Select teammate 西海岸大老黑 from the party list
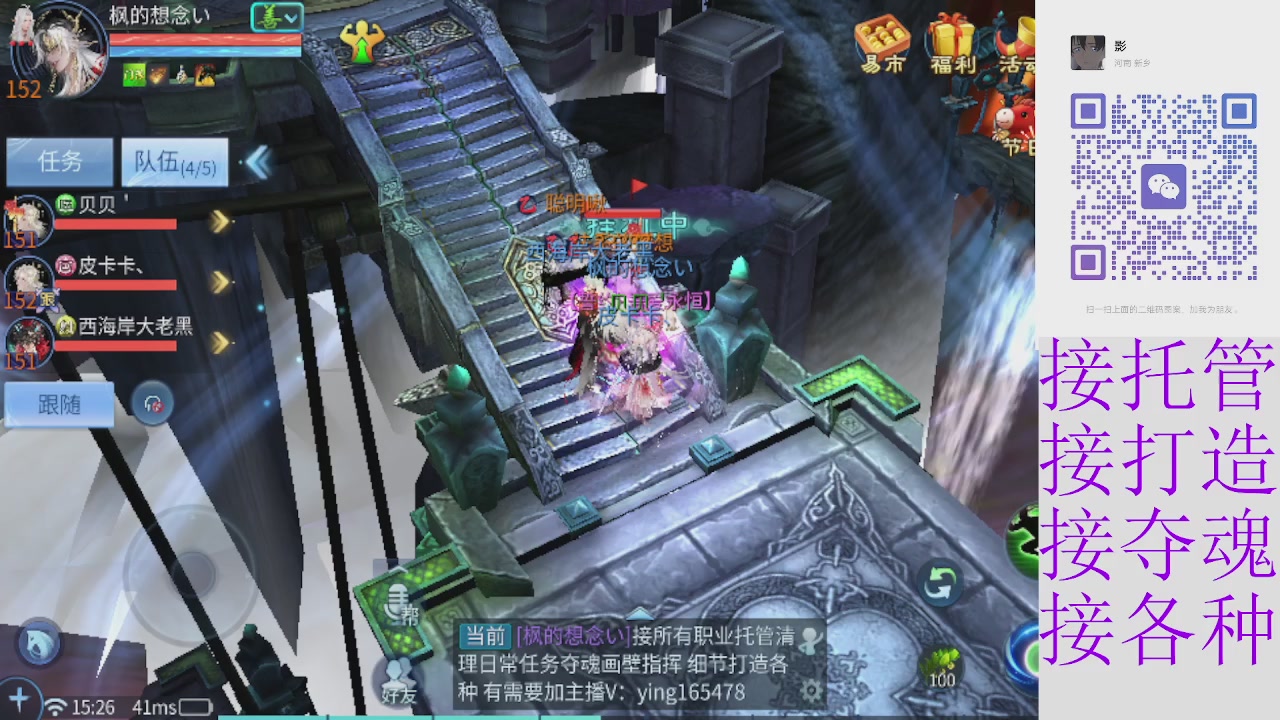Viewport: 1280px width, 720px height. click(x=125, y=326)
